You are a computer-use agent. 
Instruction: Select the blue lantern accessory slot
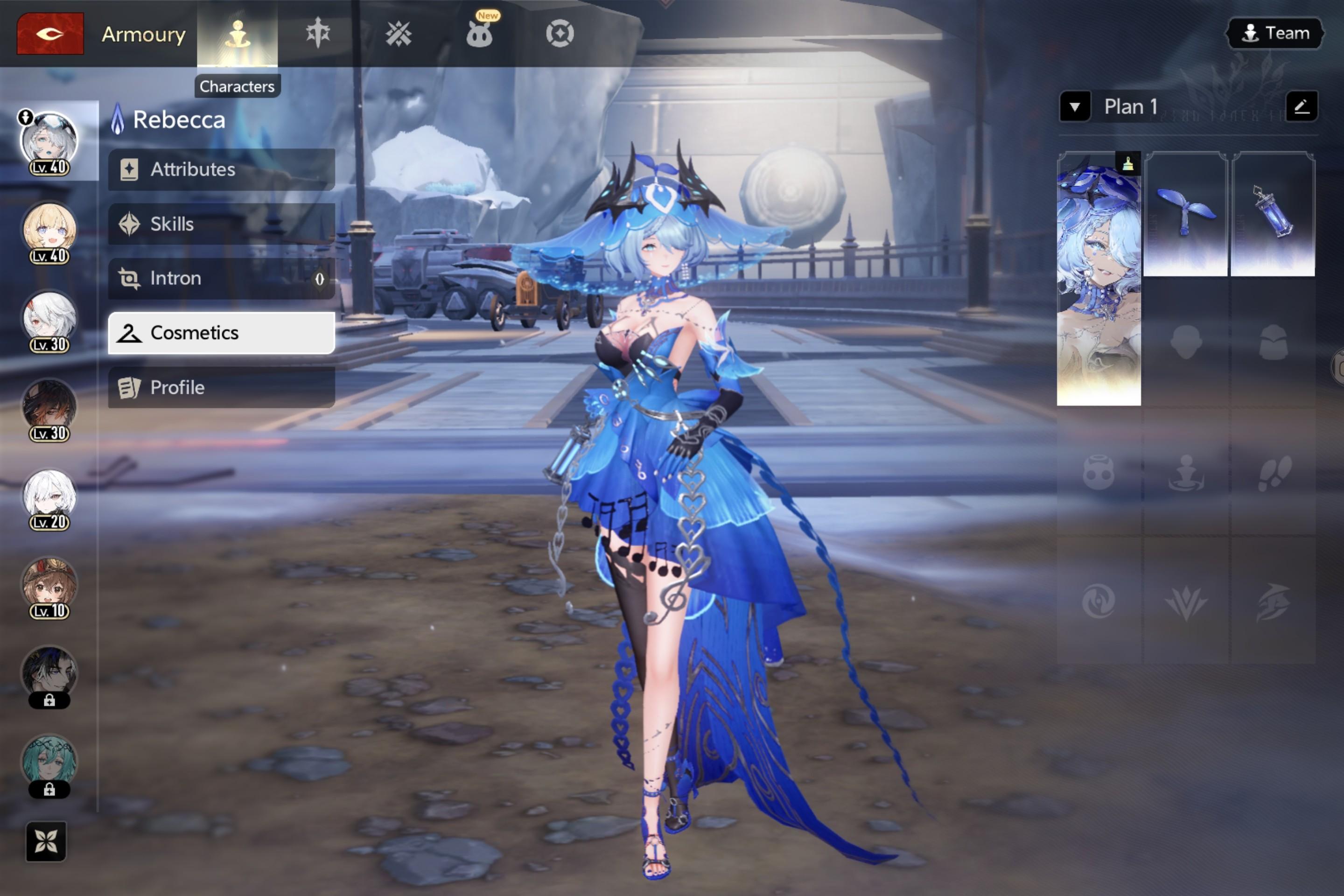coord(1273,214)
